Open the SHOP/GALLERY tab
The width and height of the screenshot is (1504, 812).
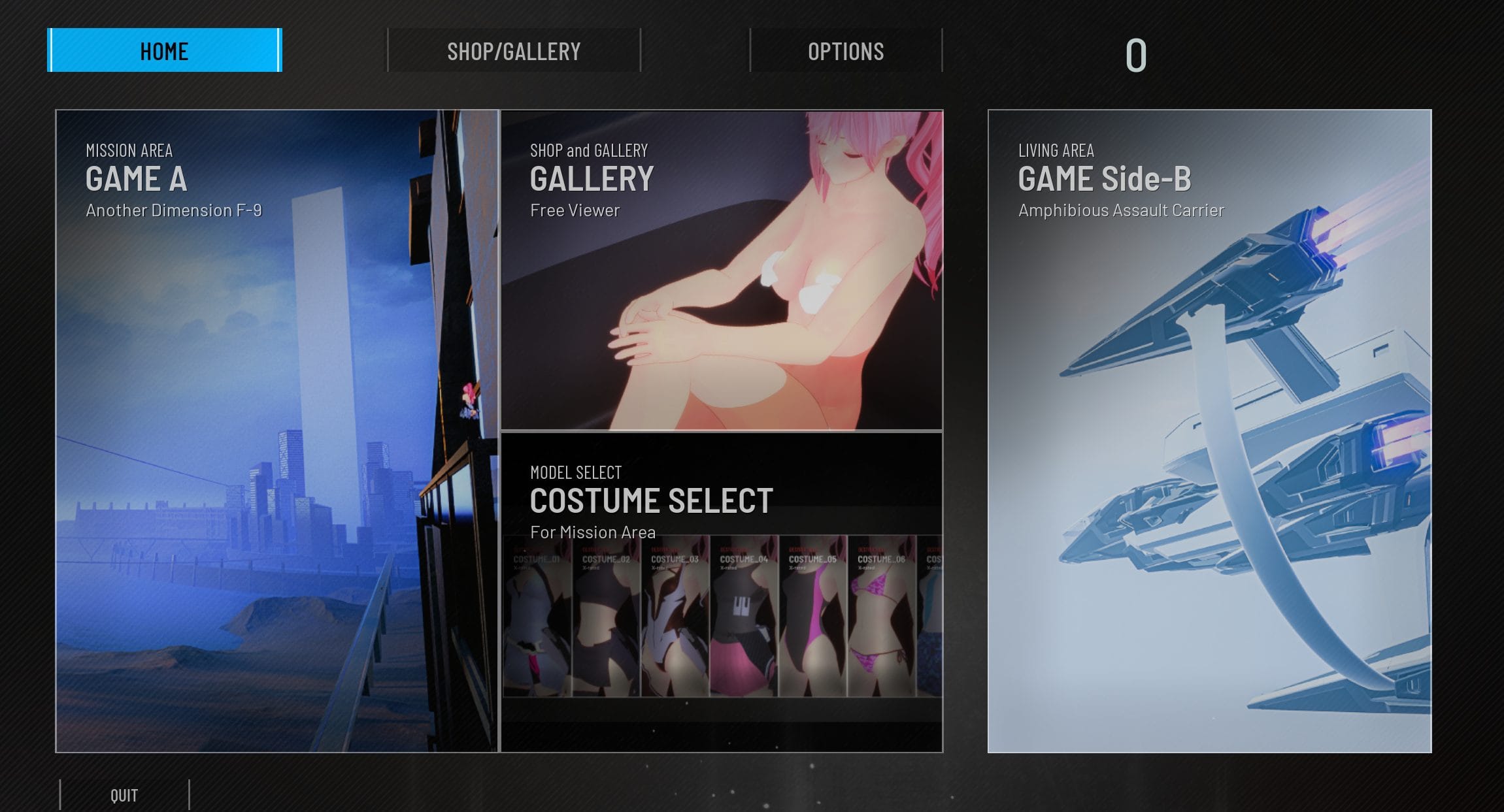[x=514, y=50]
